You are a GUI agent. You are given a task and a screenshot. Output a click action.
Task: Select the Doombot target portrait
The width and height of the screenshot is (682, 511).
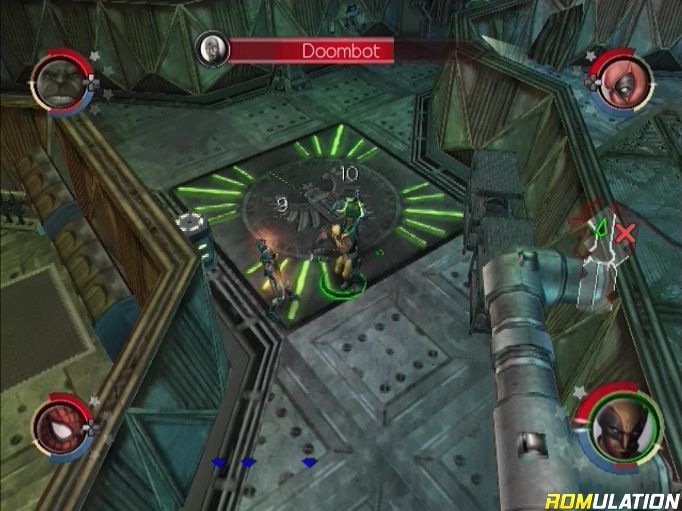click(211, 48)
